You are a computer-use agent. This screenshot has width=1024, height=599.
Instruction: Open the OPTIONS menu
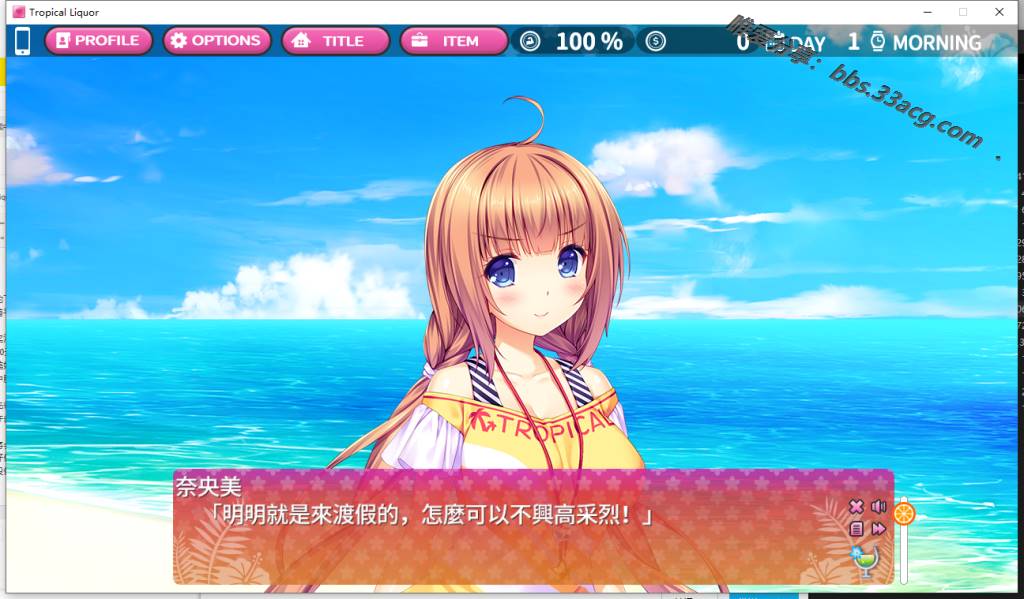[216, 41]
